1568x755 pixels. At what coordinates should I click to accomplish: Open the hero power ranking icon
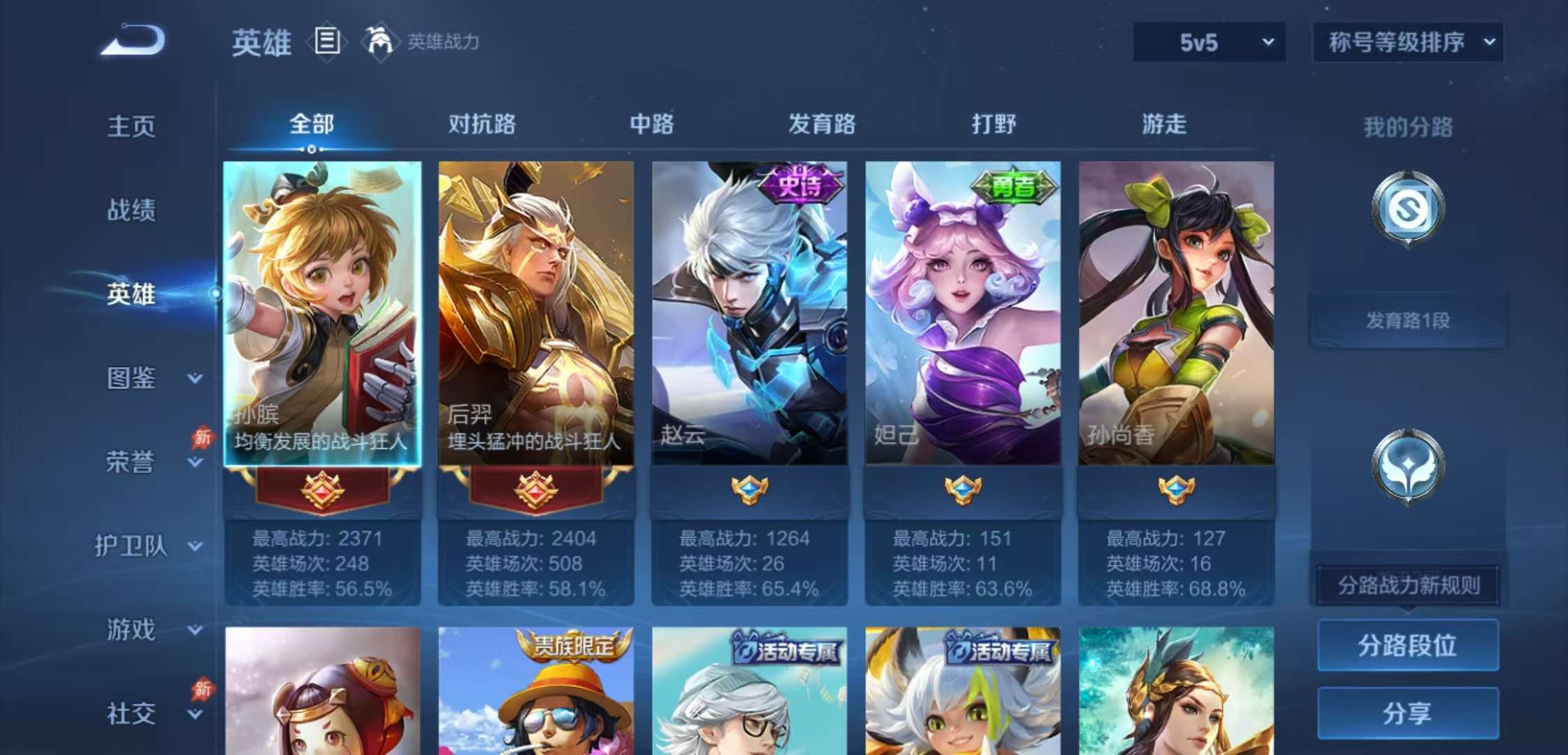point(377,42)
